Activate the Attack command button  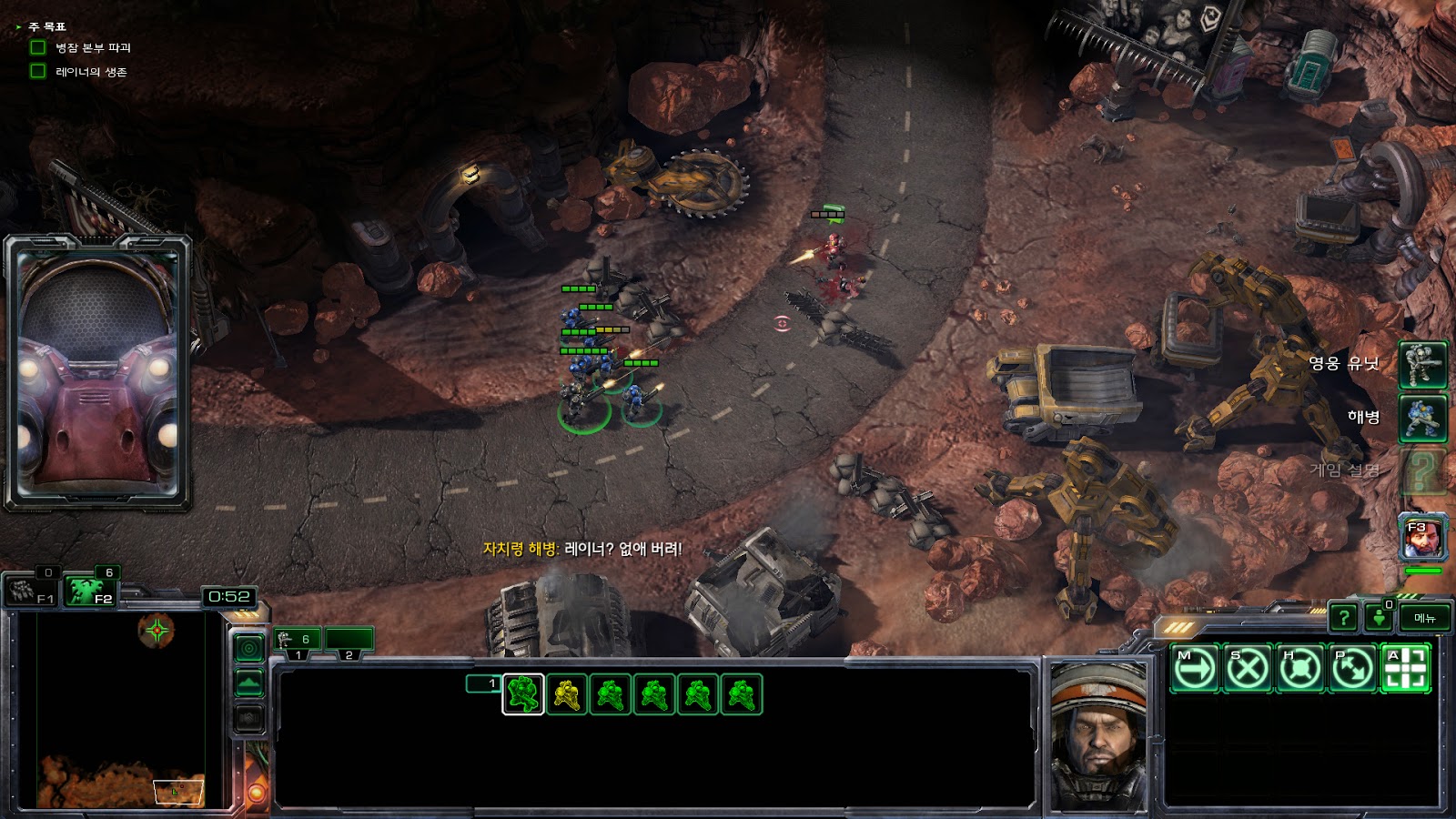pos(1405,669)
